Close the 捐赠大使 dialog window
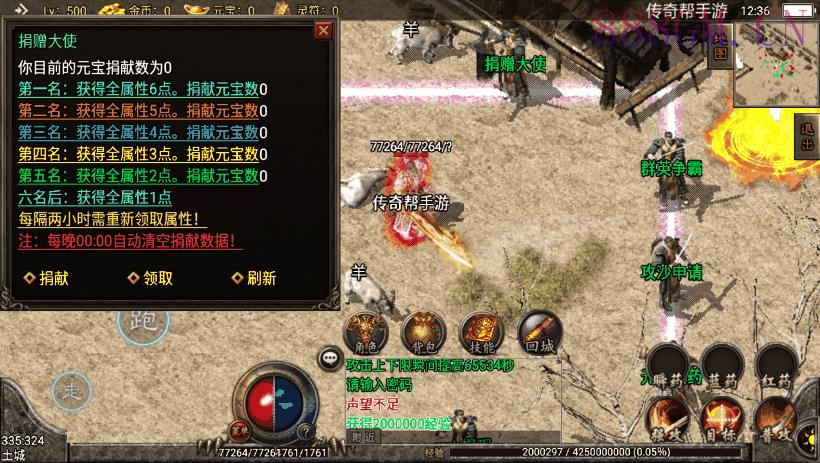Screen dimensions: 820x463 (322, 30)
